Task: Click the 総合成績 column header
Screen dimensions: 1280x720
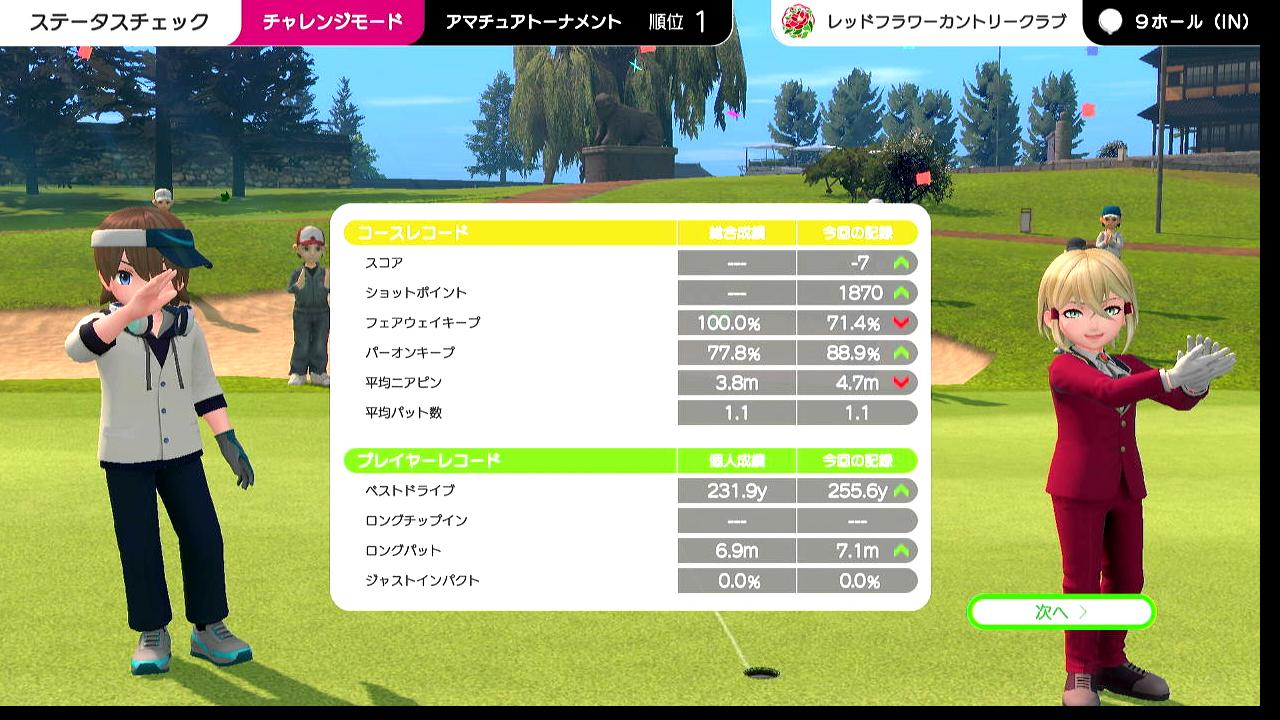Action: point(736,231)
